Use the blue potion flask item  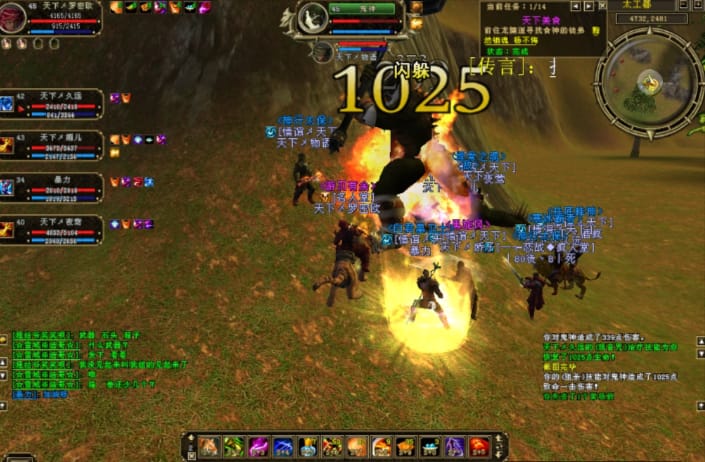point(307,446)
